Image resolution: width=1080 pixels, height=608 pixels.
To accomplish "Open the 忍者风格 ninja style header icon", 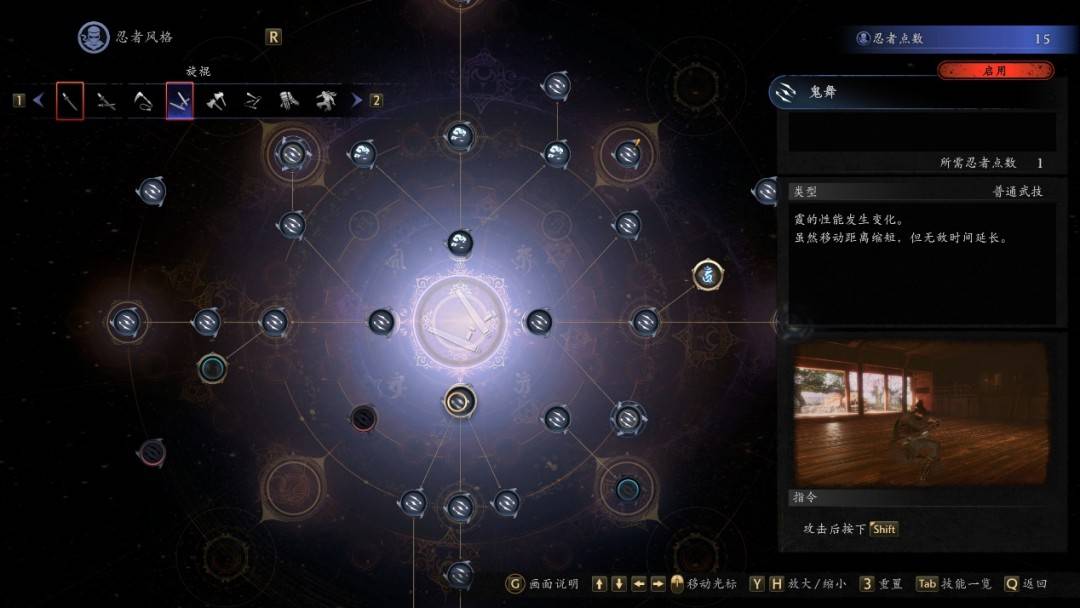I will 94,37.
